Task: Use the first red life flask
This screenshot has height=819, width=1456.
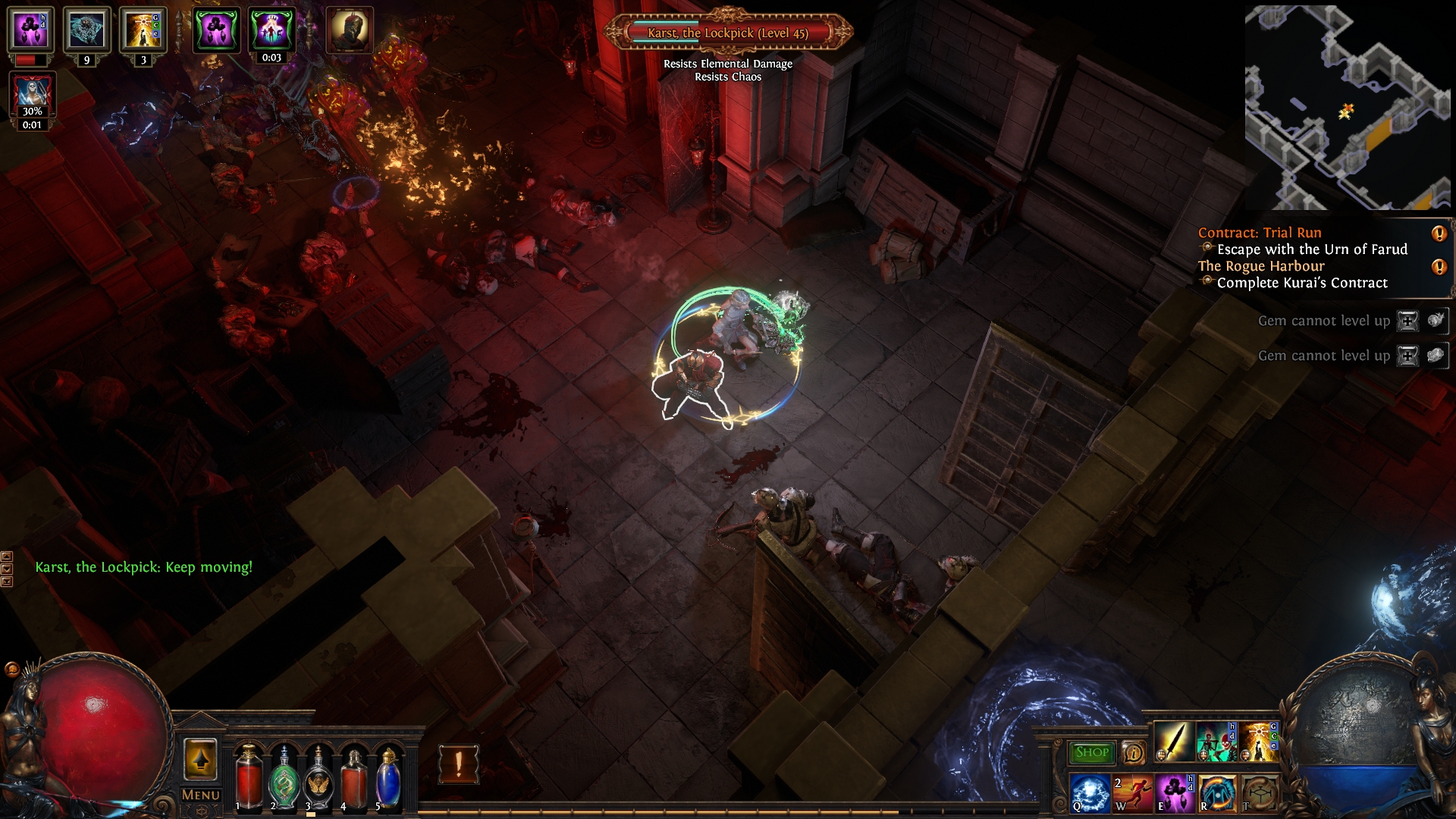Action: coord(248,776)
